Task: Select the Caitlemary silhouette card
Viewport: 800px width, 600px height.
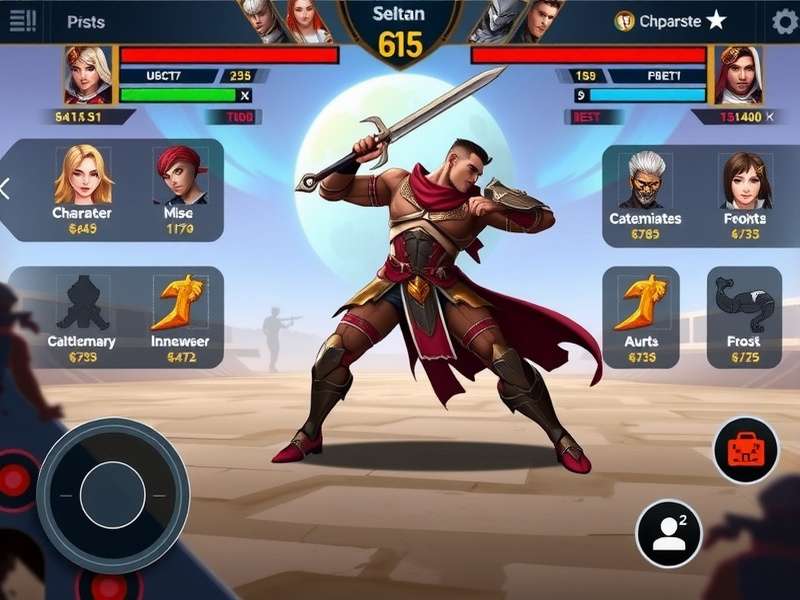Action: [82, 314]
